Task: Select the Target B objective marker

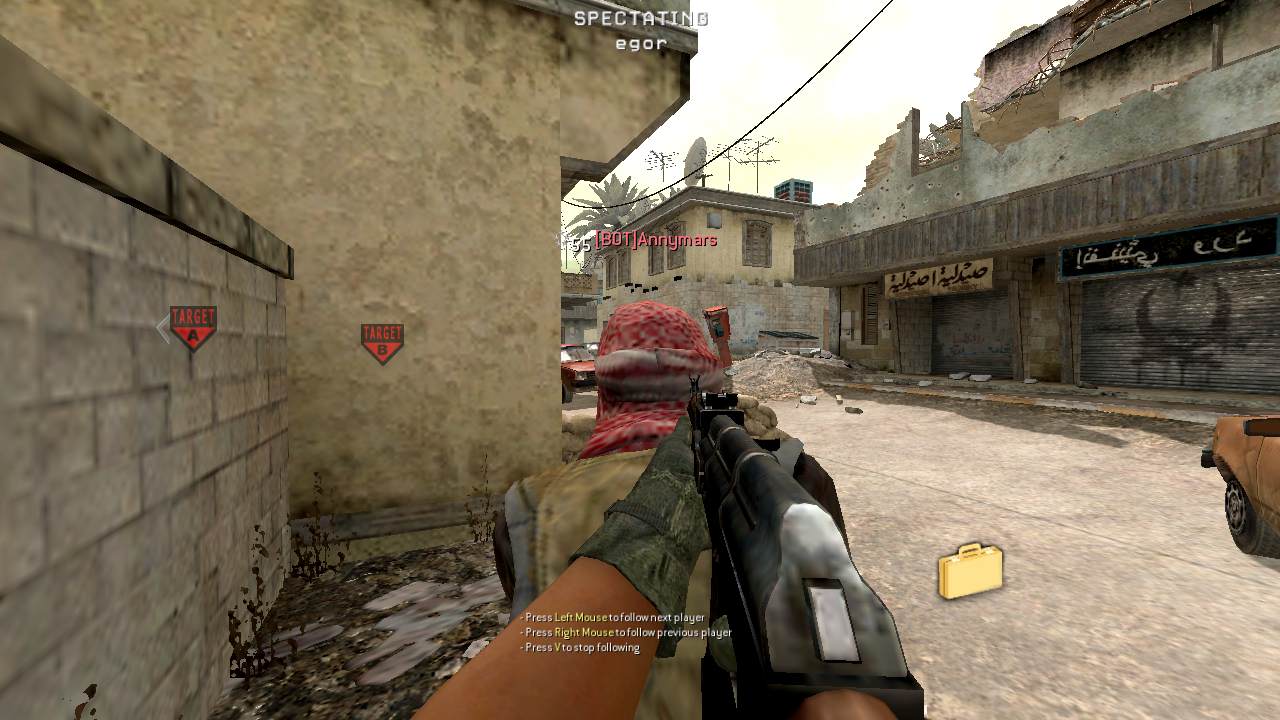Action: [382, 342]
